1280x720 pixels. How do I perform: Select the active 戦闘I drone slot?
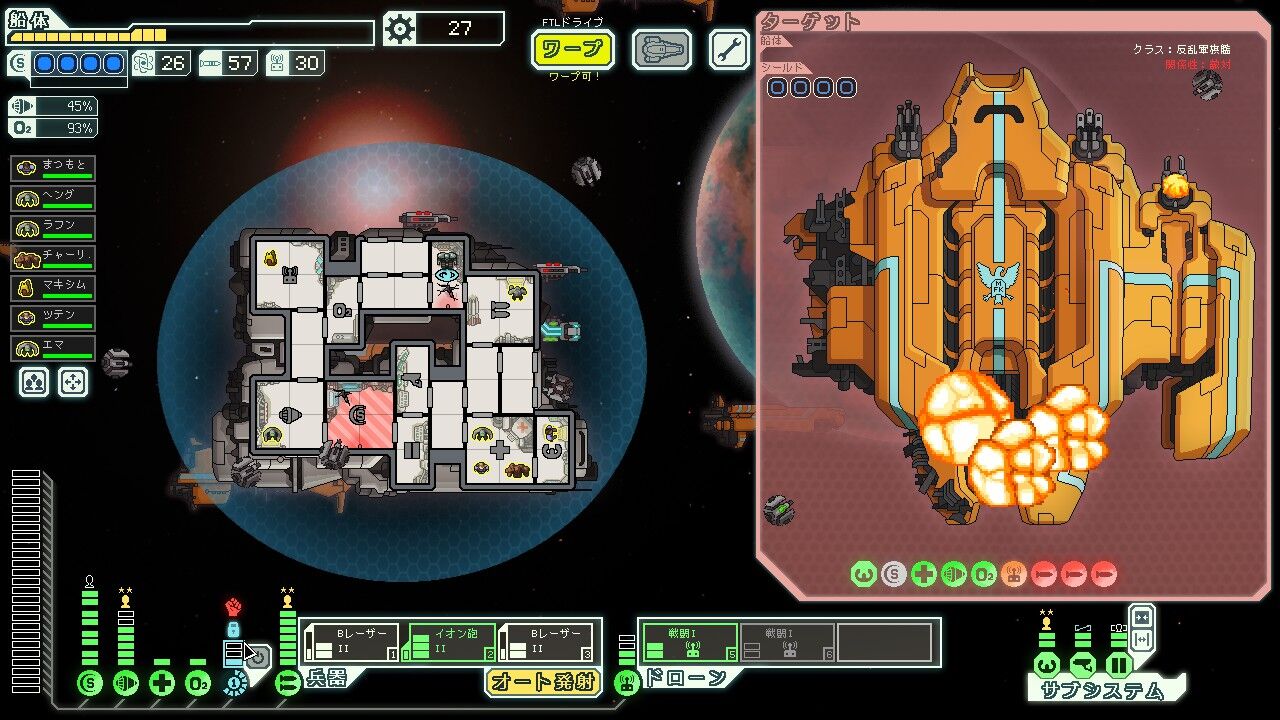click(688, 643)
